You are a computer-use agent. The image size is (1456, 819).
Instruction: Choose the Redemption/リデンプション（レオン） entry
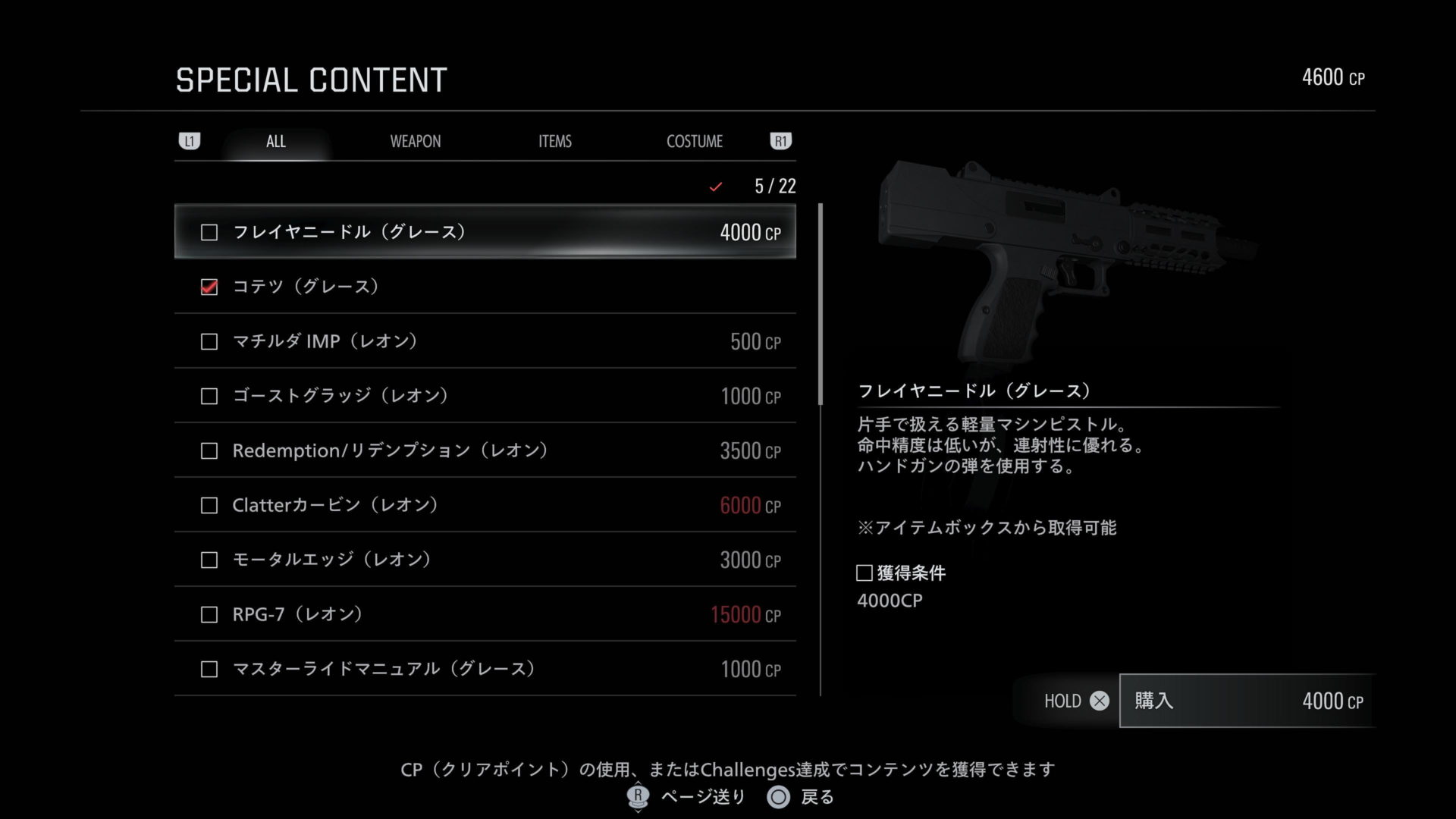[485, 450]
